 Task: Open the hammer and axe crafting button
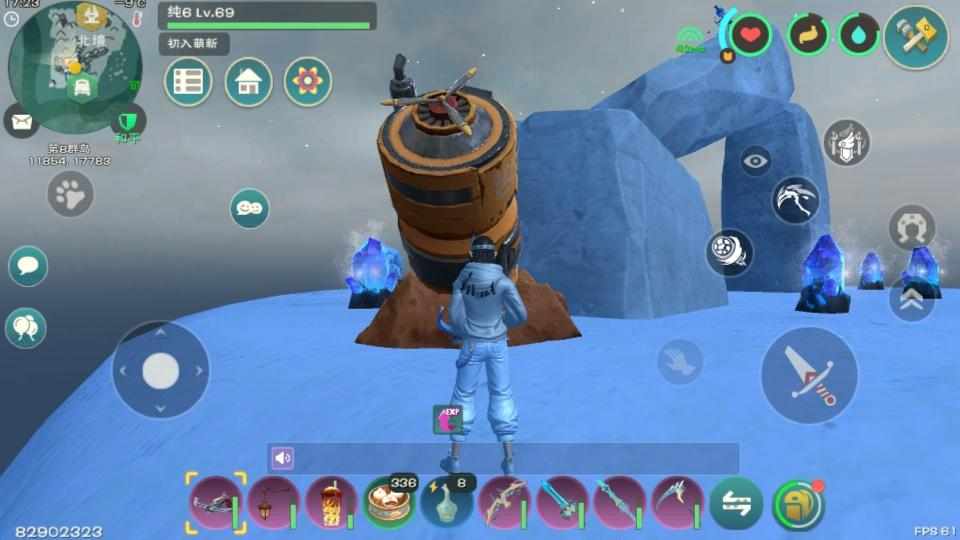click(915, 37)
